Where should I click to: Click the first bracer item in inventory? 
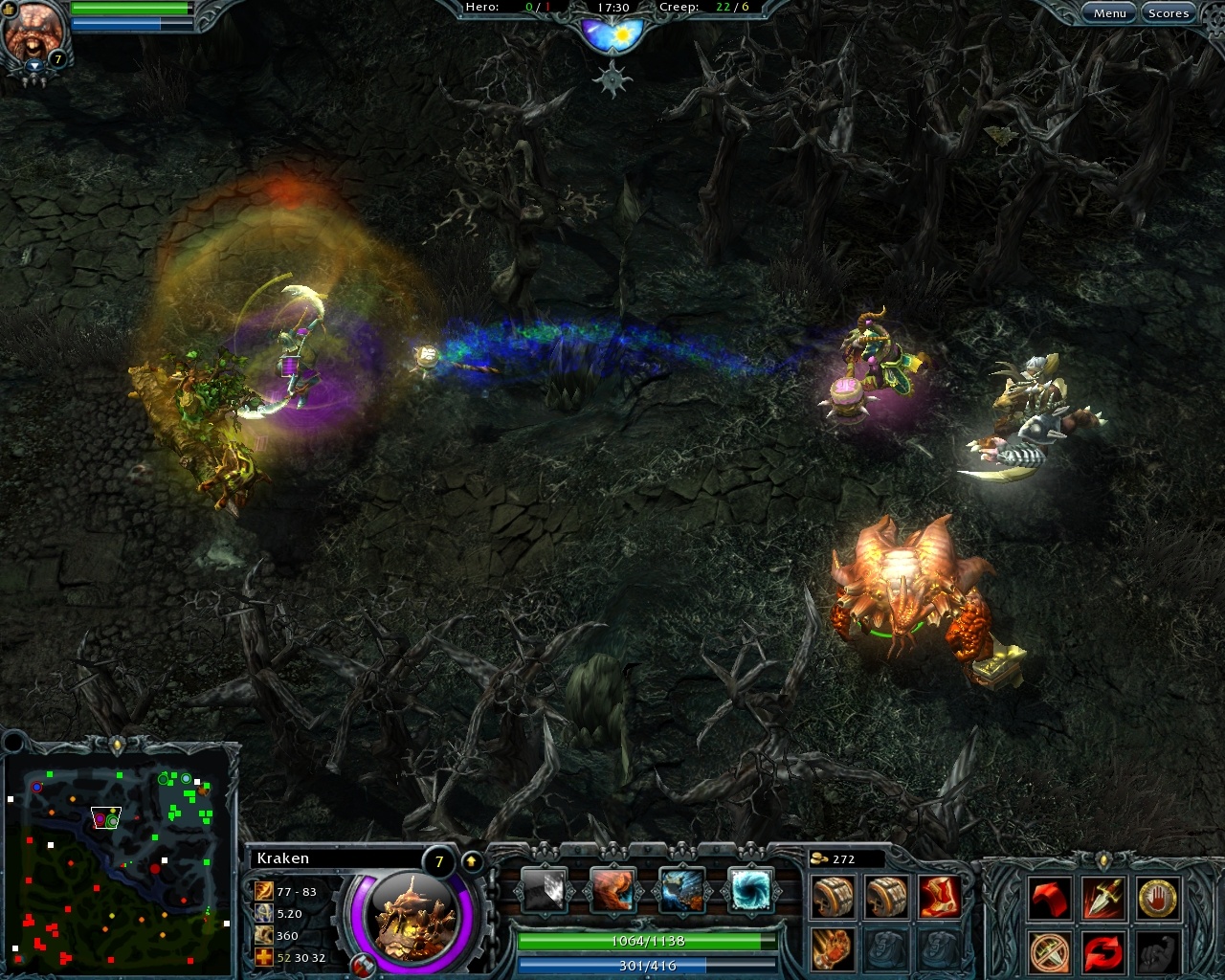point(833,895)
